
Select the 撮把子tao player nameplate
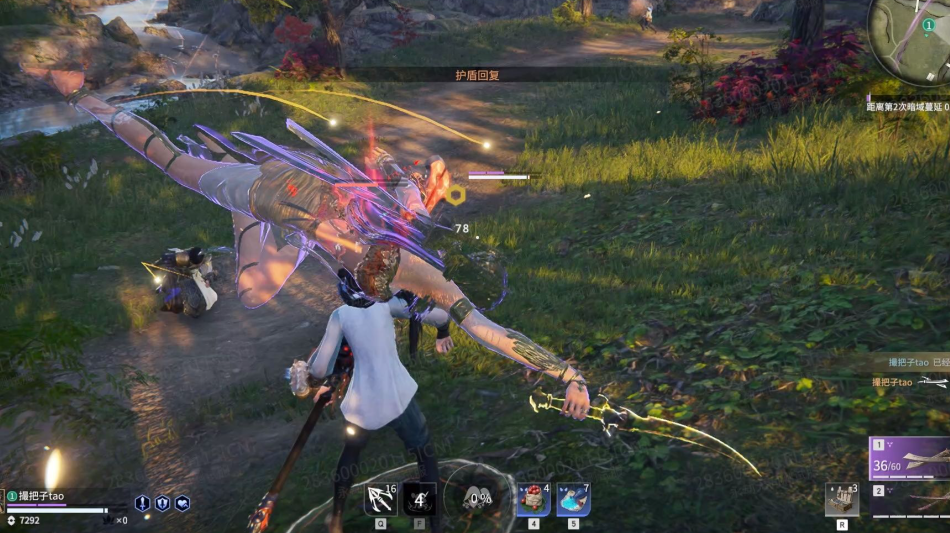click(42, 496)
